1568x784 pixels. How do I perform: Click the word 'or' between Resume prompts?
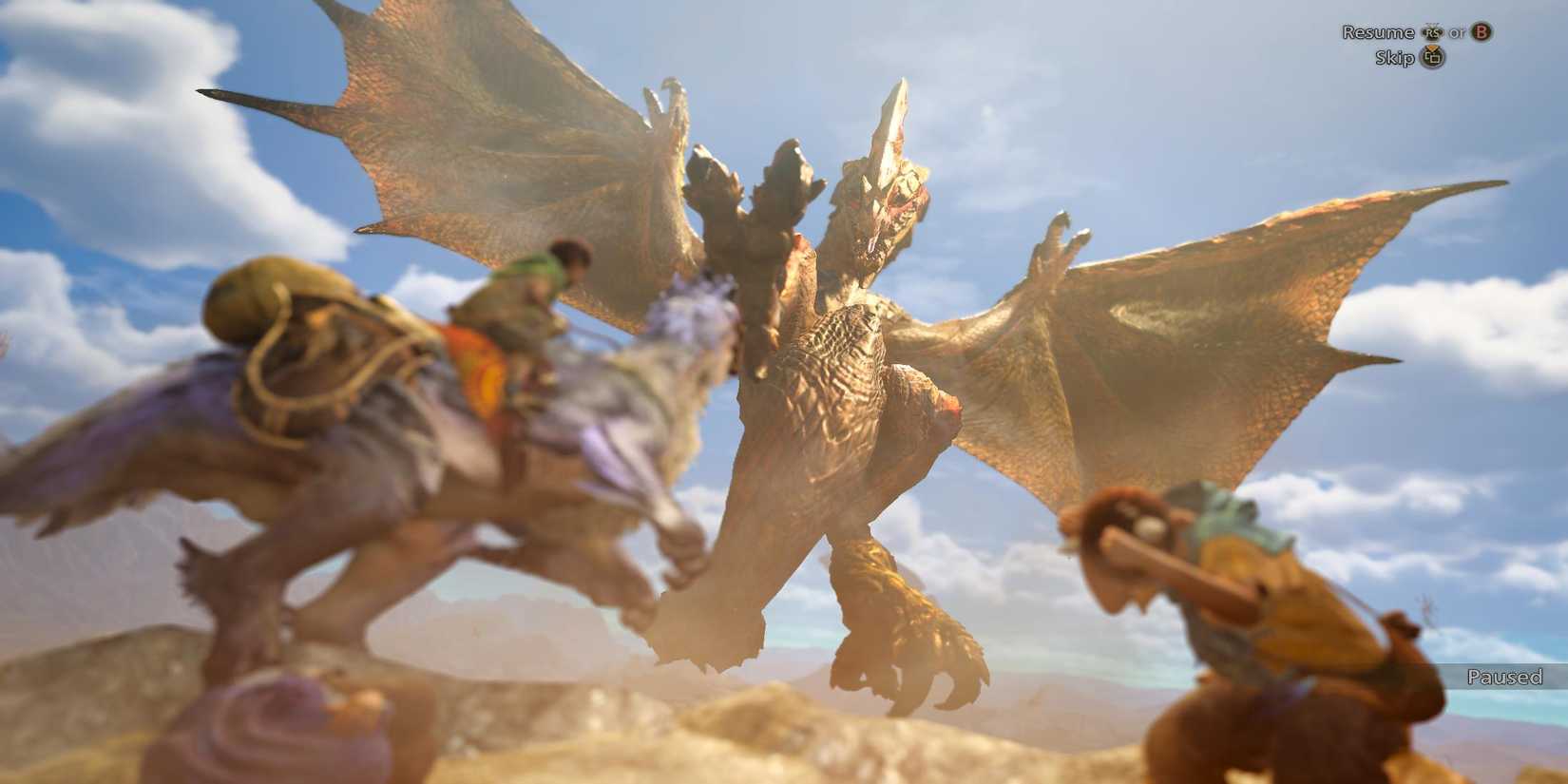pos(1456,32)
